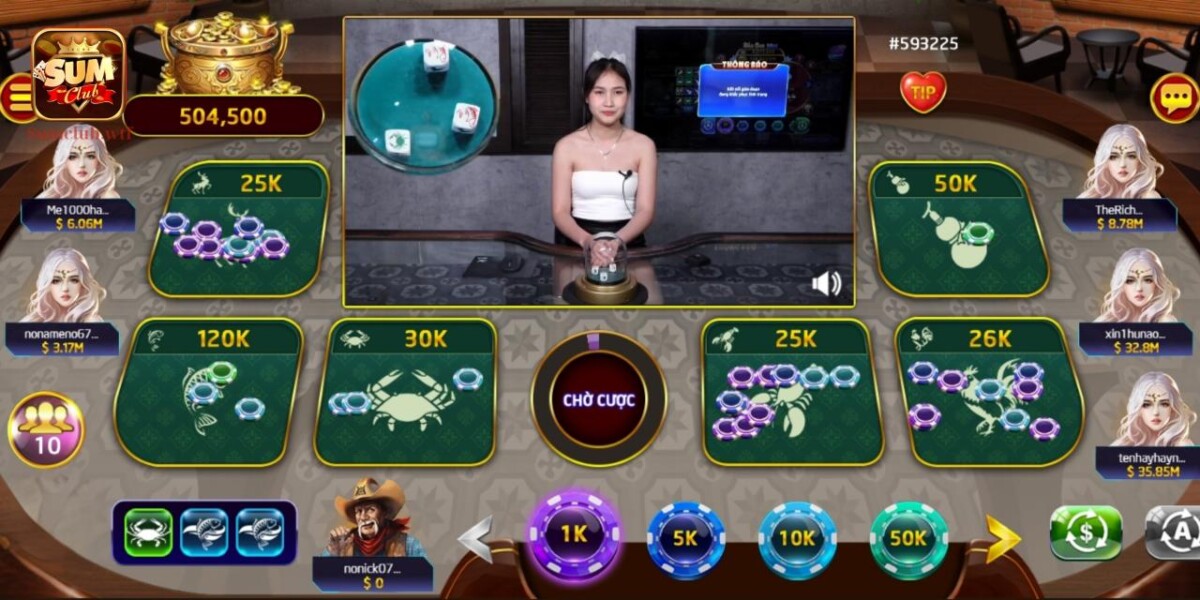Screen dimensions: 1200x600
Task: View the recent results history panel
Action: coord(204,532)
